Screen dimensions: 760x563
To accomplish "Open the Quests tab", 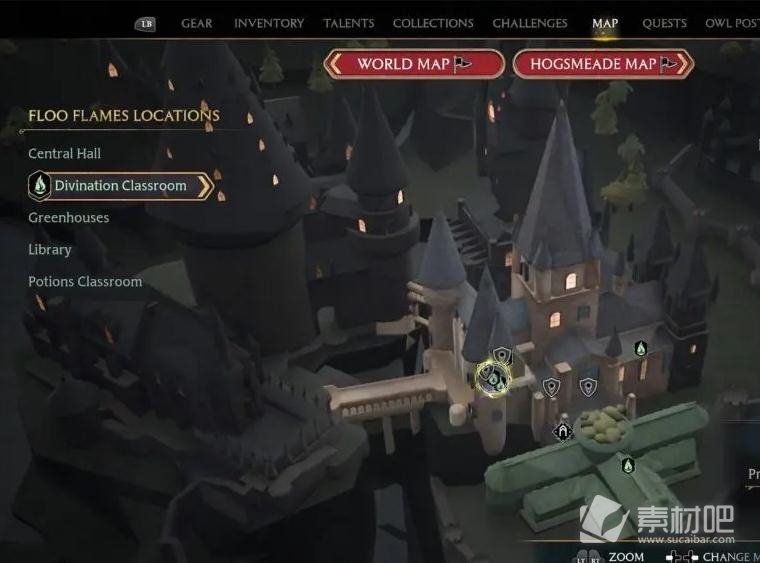I will (x=664, y=23).
